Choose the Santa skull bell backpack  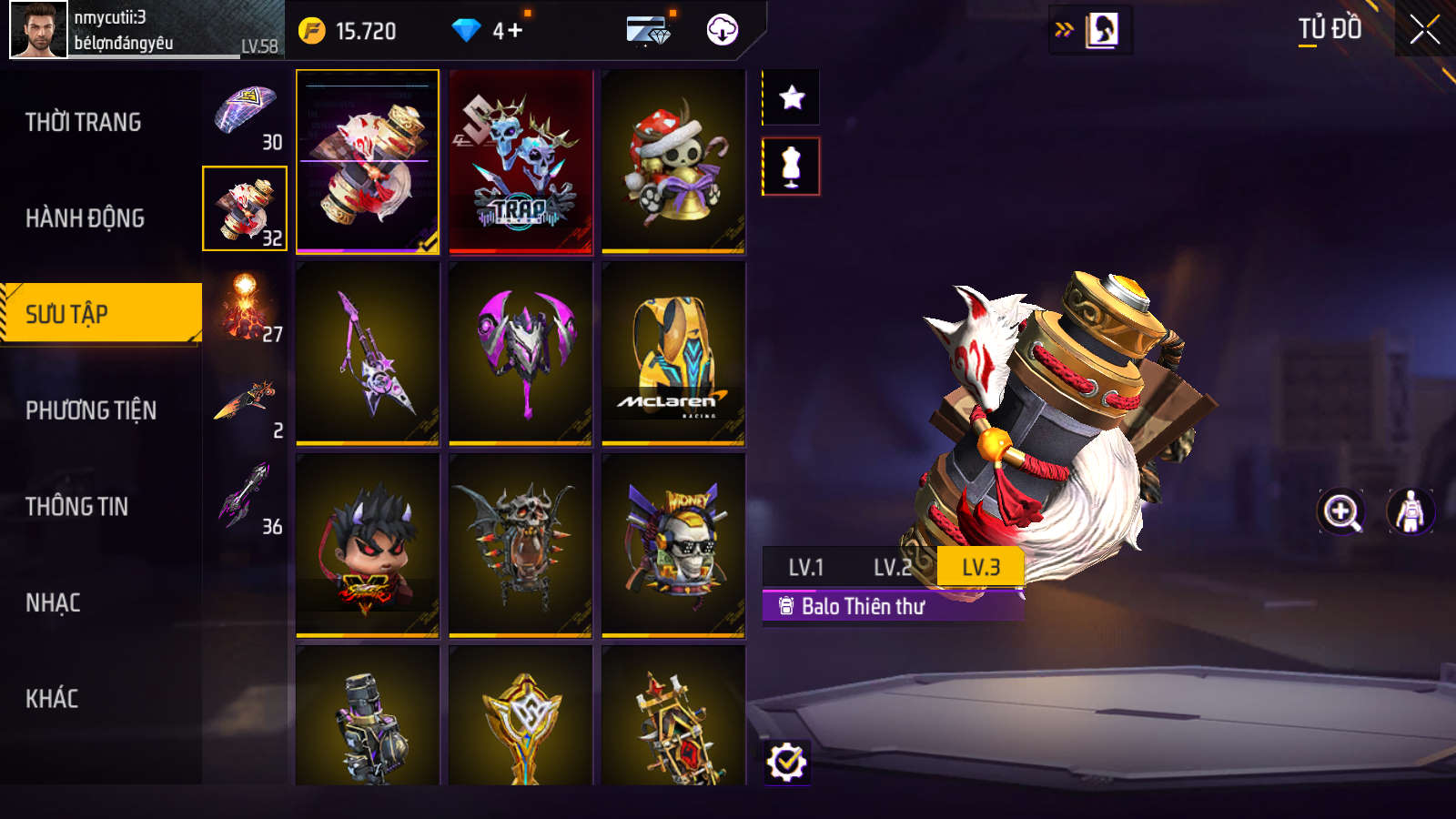673,161
